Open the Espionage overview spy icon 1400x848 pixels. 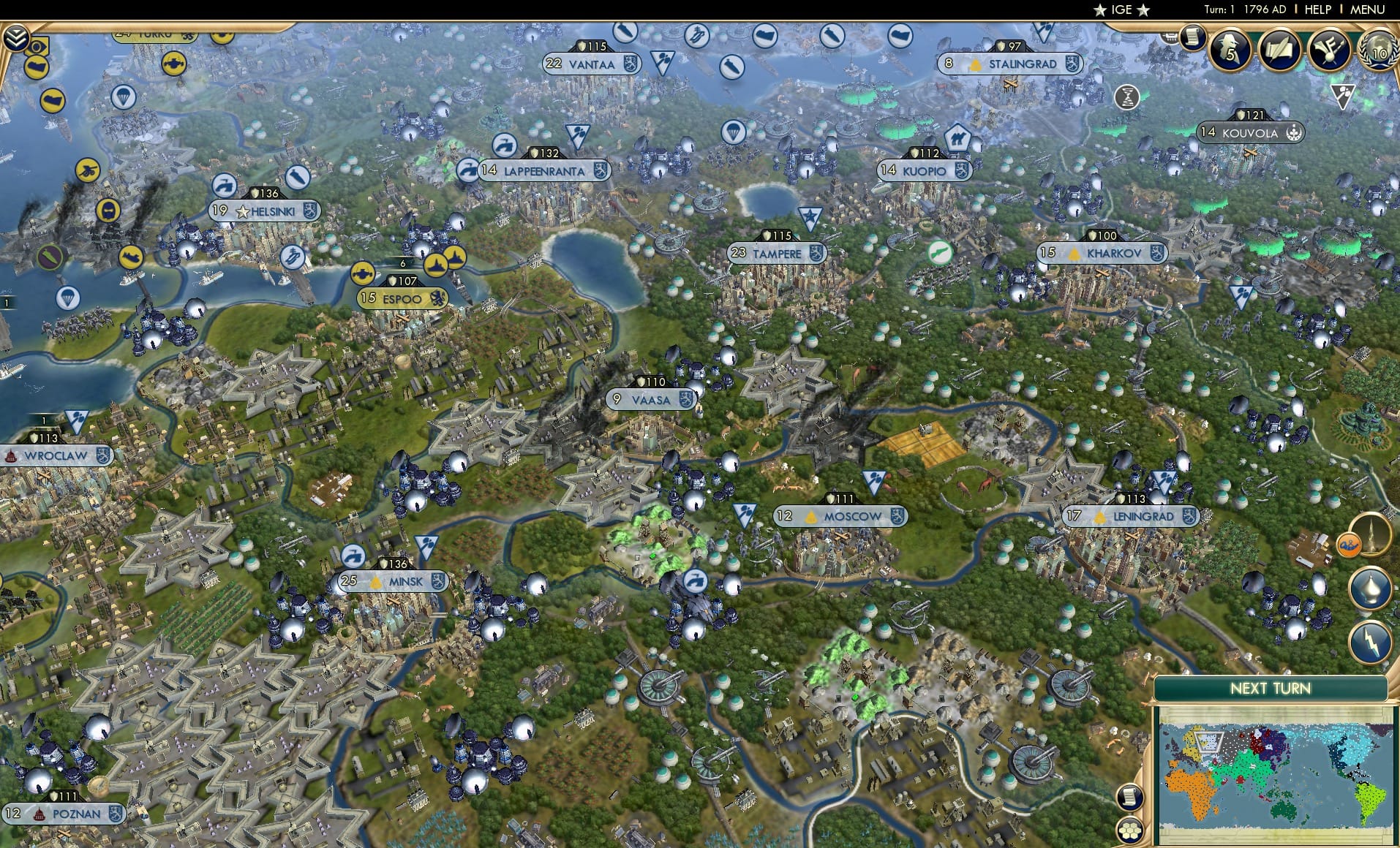pos(1230,50)
